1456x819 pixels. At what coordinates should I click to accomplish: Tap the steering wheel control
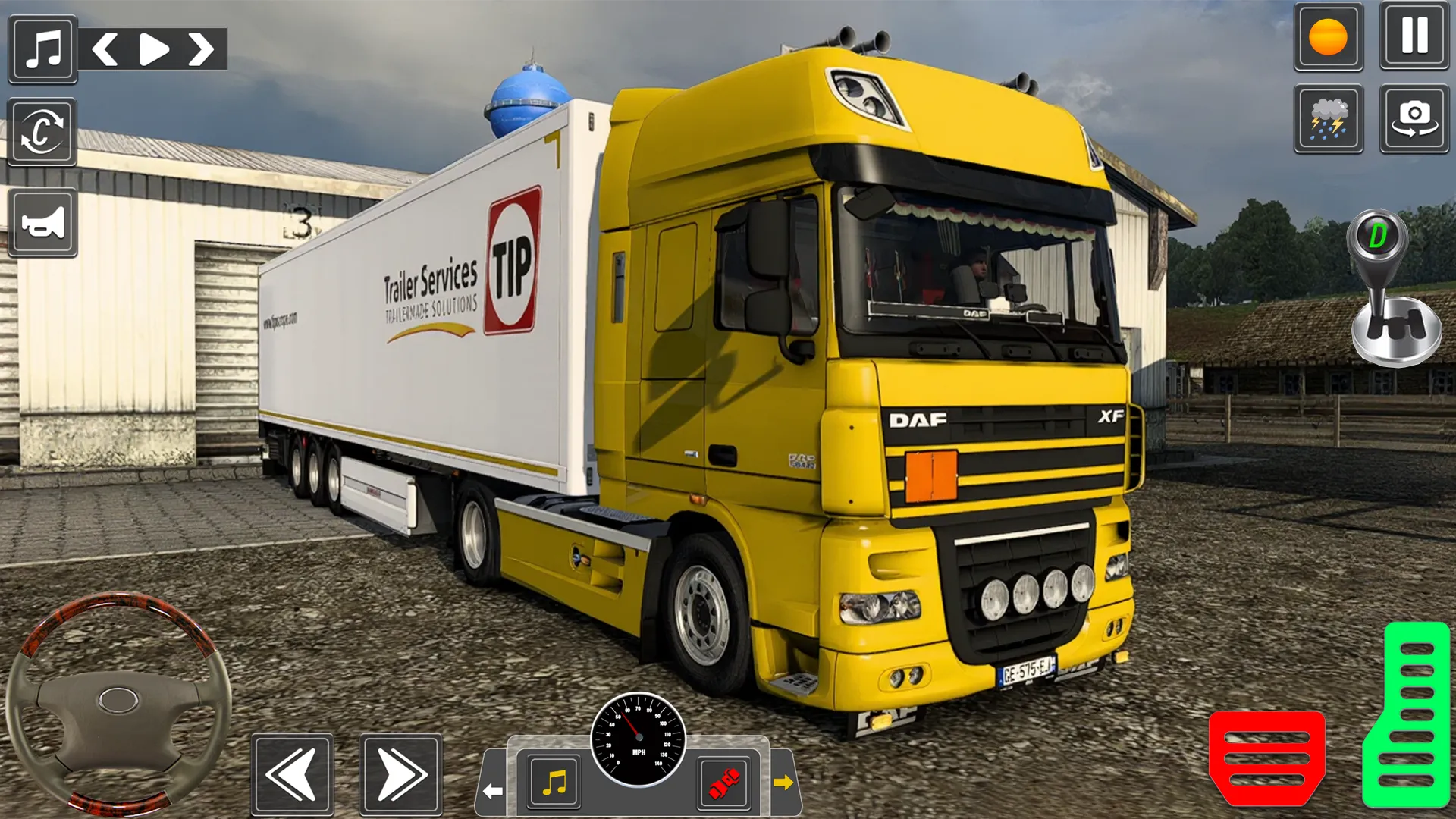click(x=118, y=701)
